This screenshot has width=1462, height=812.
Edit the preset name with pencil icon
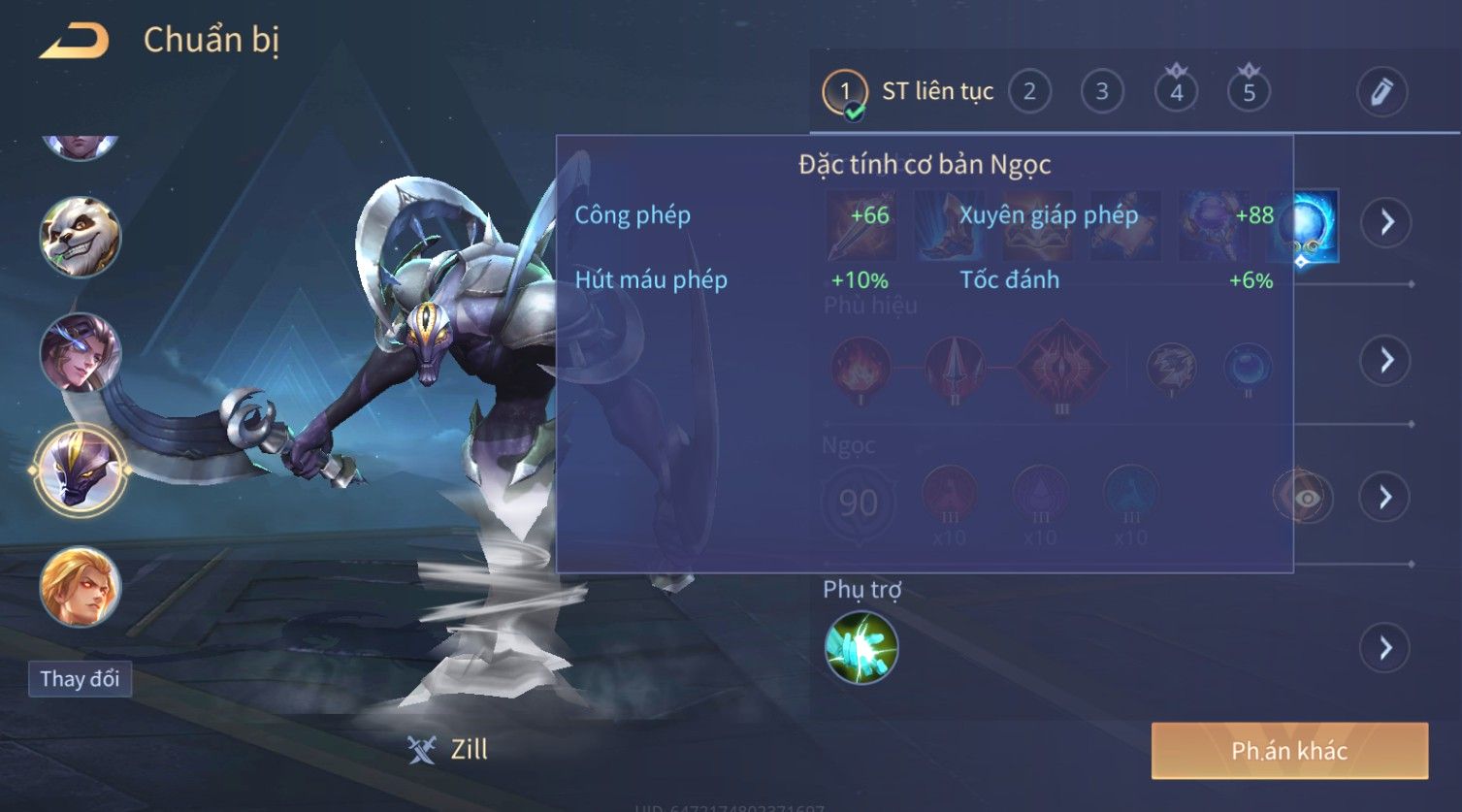[x=1381, y=92]
